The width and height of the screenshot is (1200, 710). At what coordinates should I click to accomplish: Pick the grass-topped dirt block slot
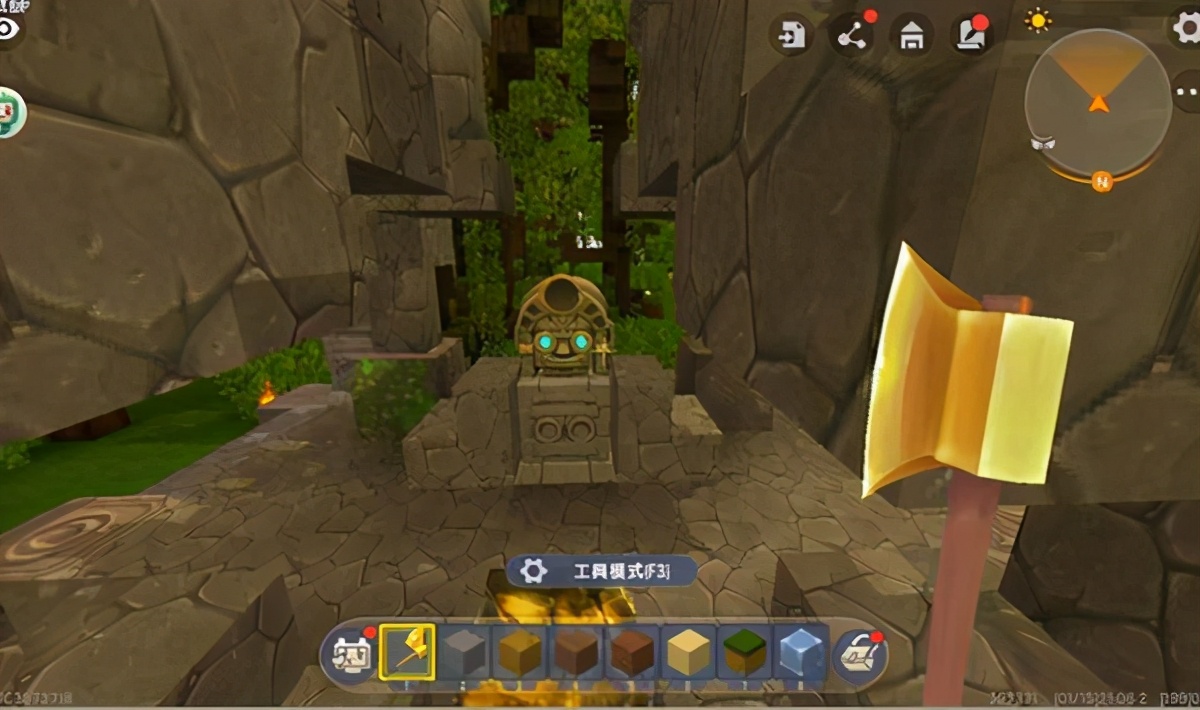745,653
